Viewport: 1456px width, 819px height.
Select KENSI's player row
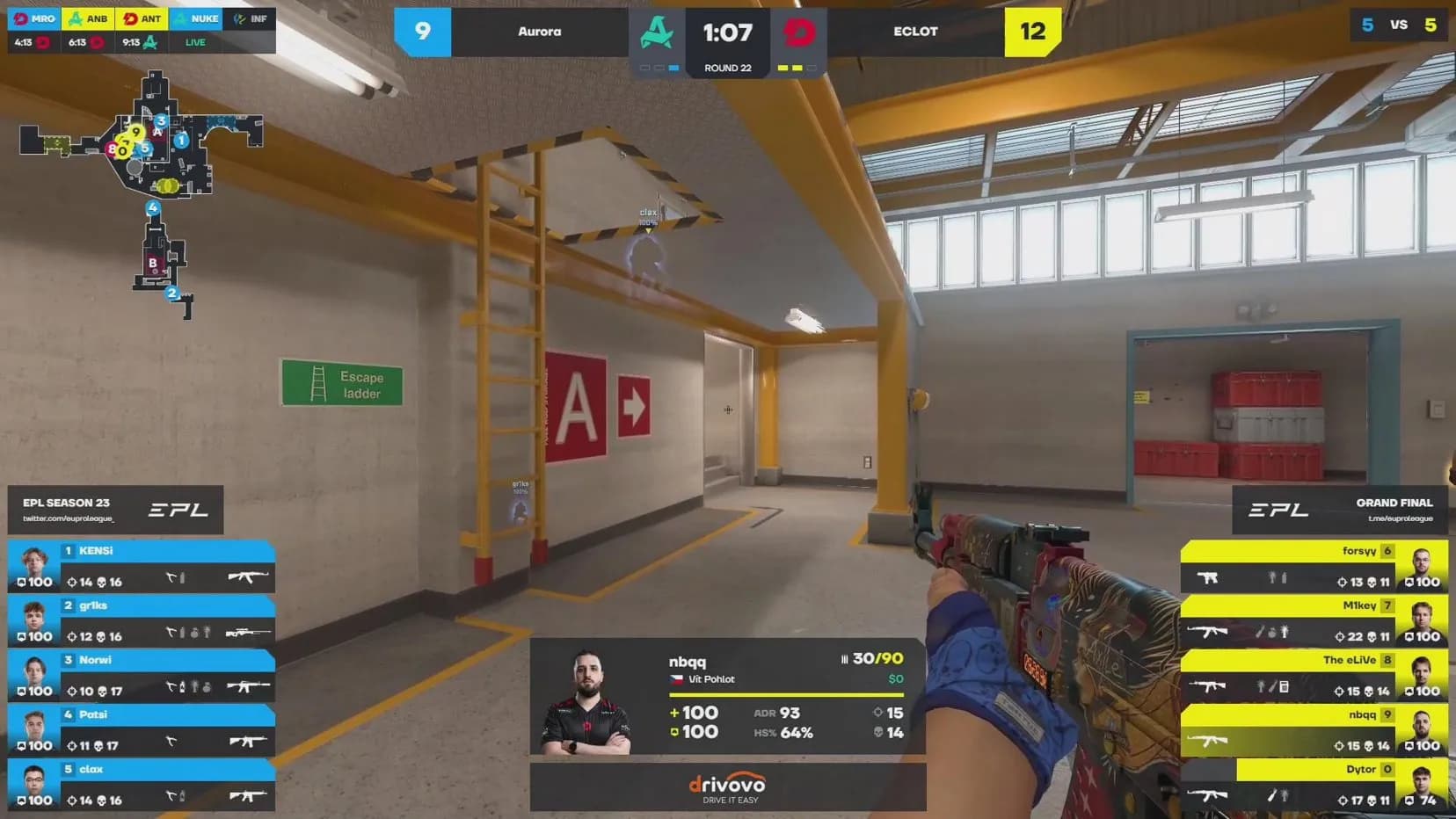tap(142, 567)
